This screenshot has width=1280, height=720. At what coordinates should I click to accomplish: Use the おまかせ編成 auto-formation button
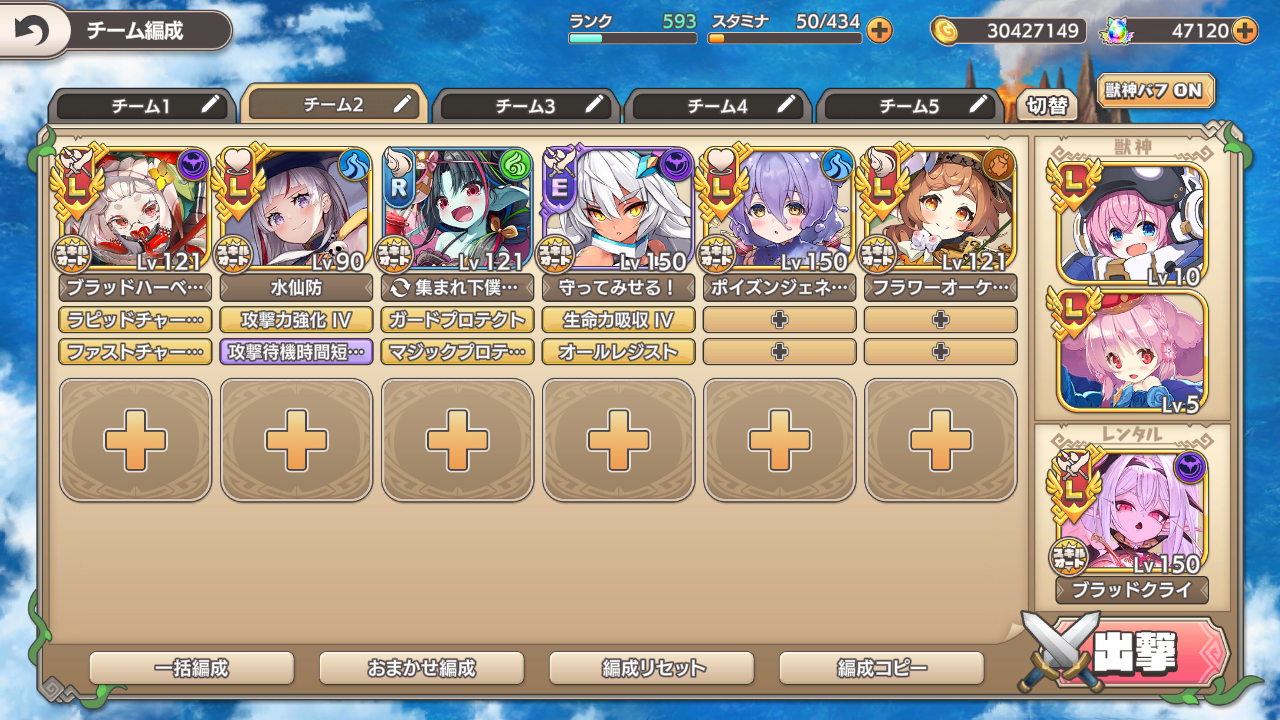[x=421, y=668]
